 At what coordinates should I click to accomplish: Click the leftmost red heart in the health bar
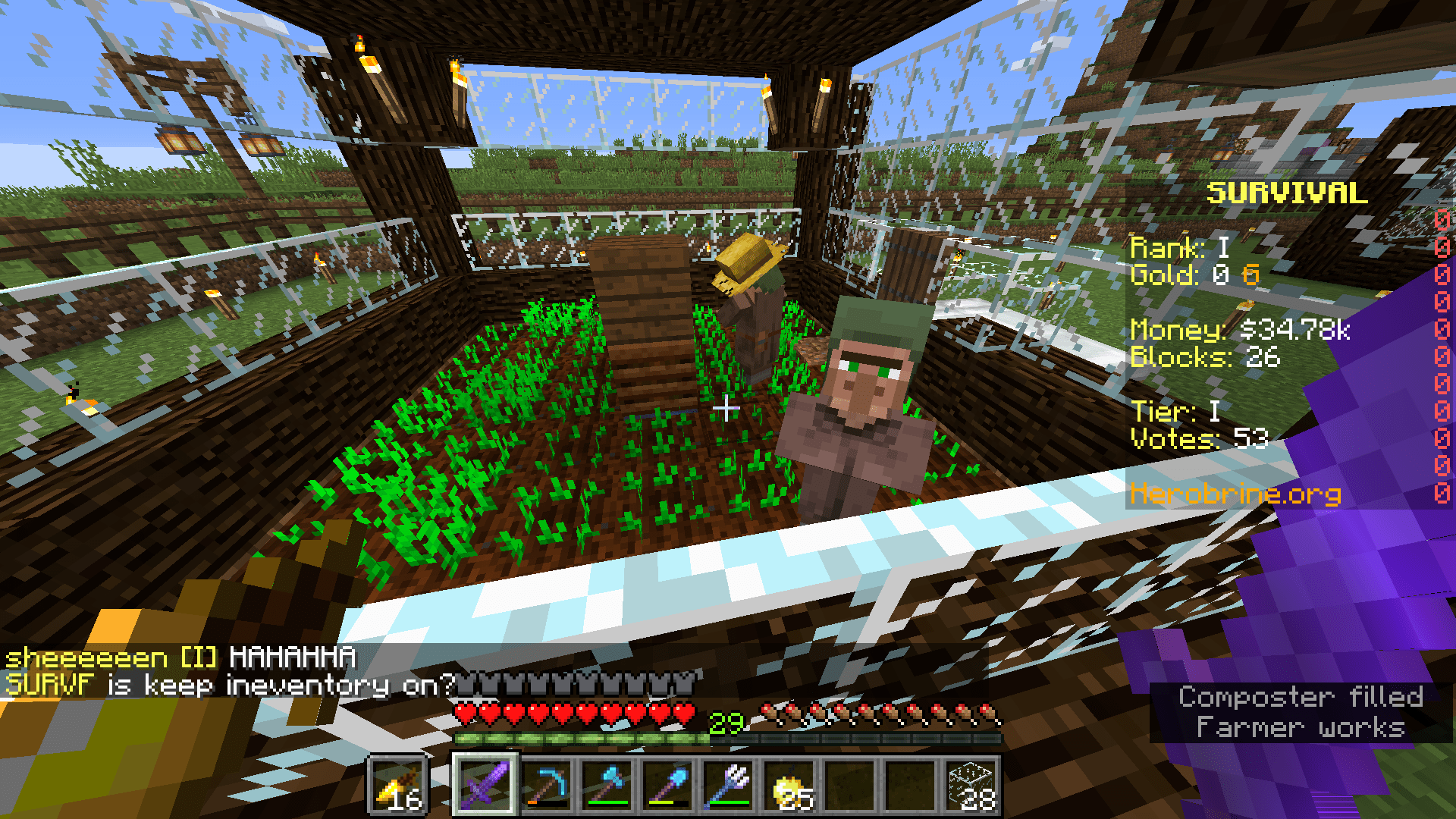466,714
